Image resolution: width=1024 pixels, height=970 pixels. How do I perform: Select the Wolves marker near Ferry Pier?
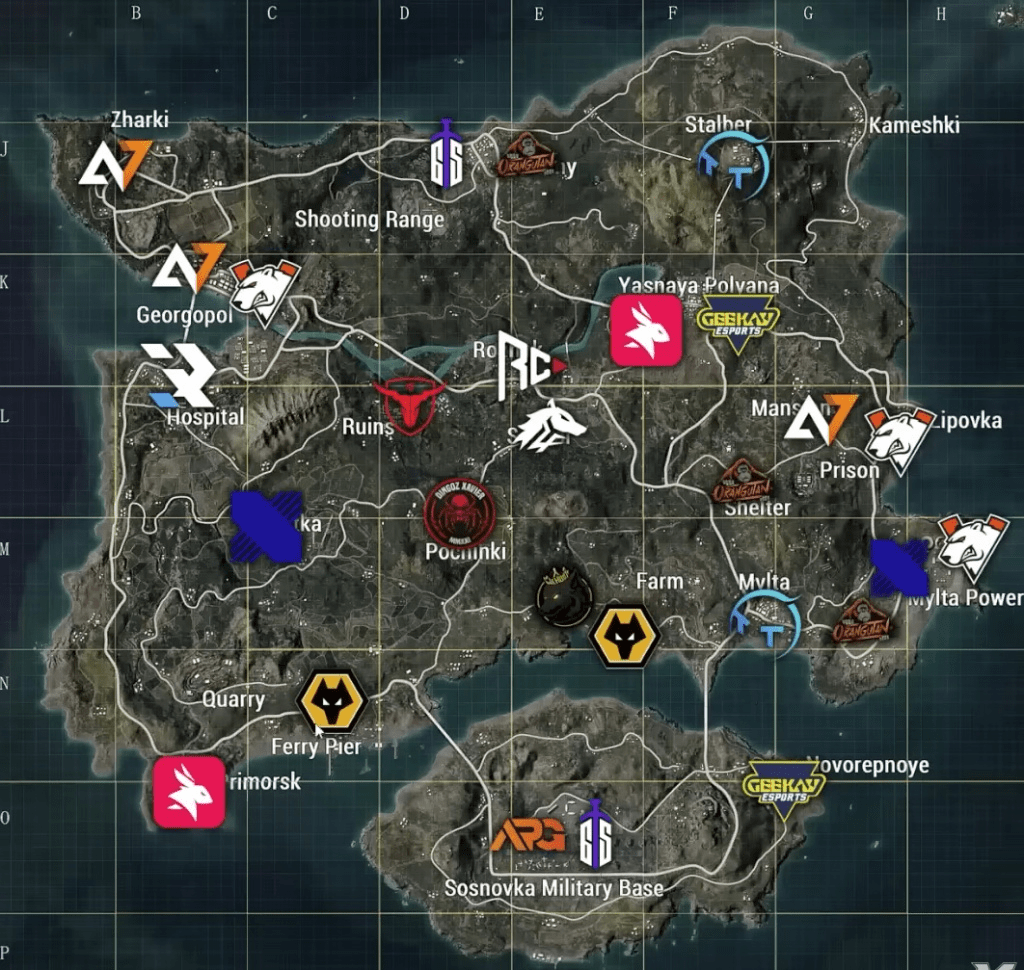point(333,702)
